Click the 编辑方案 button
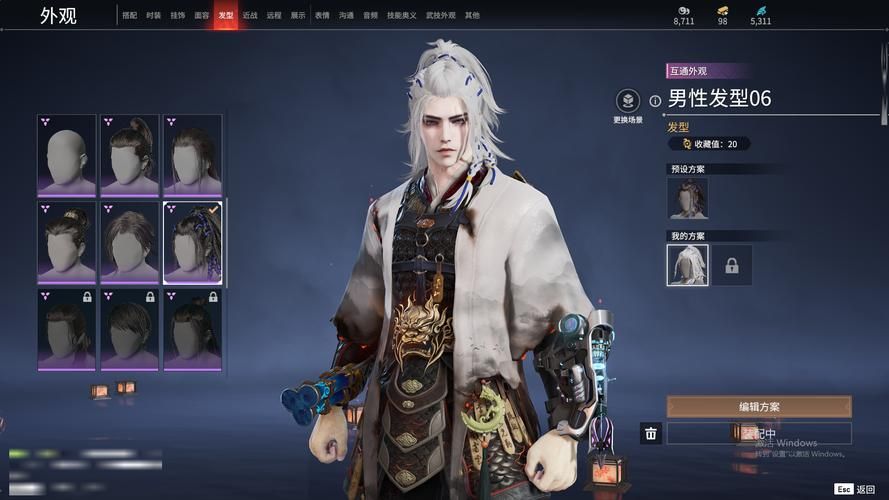Image resolution: width=889 pixels, height=500 pixels. (759, 407)
